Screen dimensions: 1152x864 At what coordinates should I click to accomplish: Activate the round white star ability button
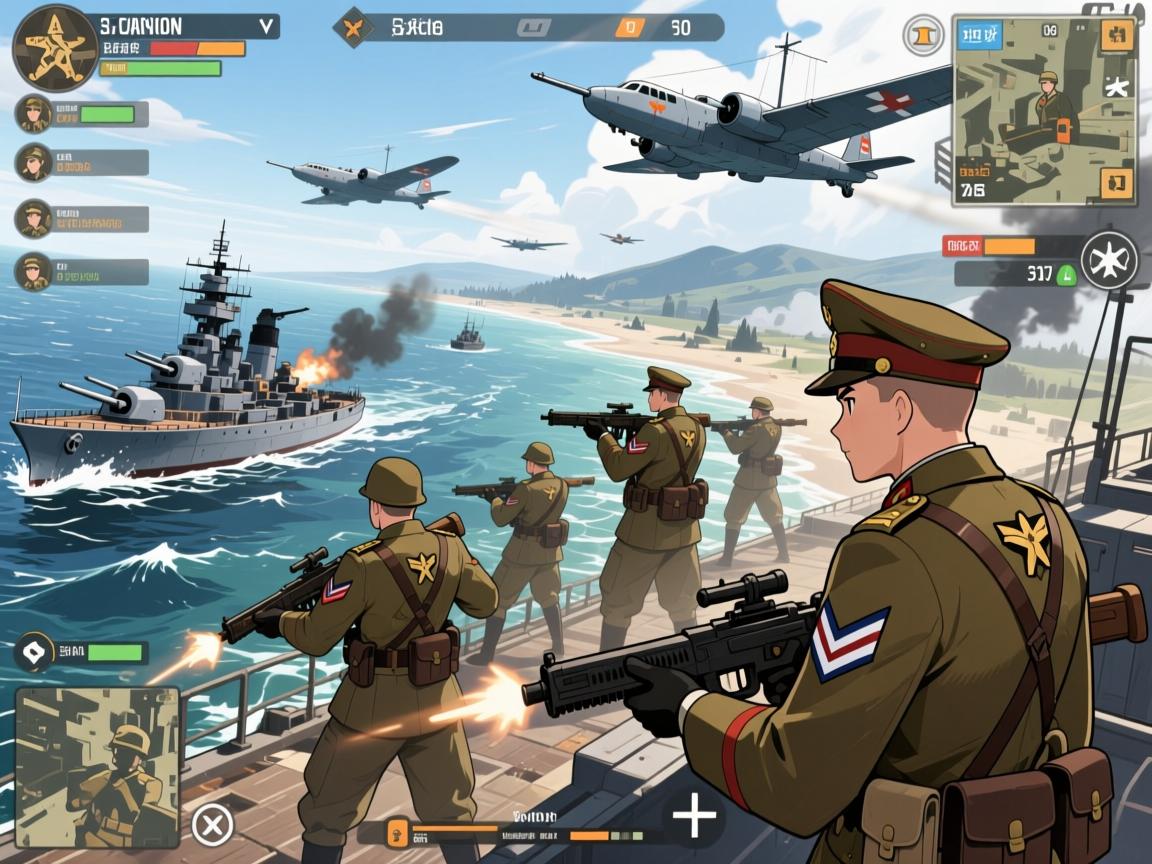point(1109,261)
